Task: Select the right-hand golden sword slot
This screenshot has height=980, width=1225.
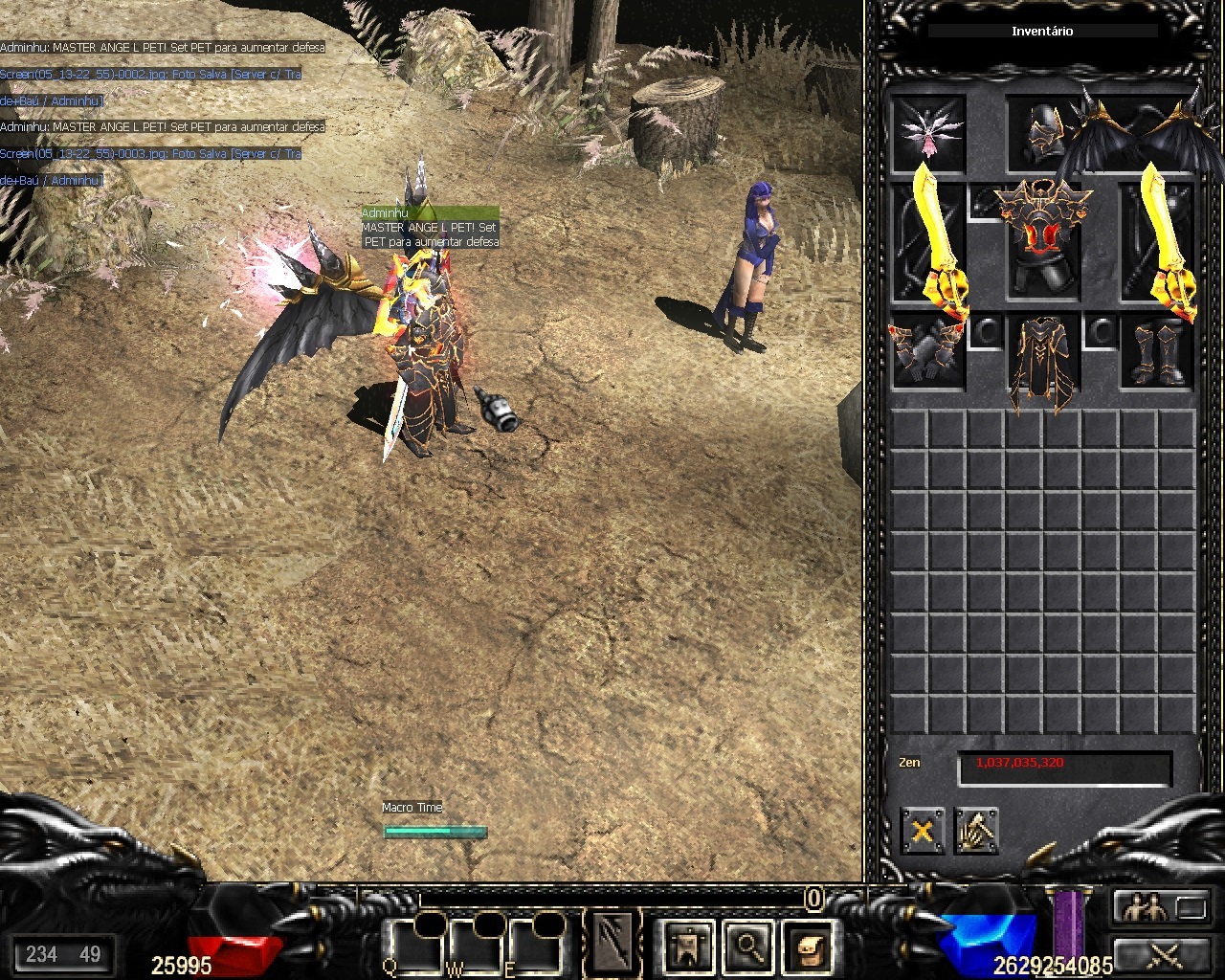Action: pos(1160,239)
